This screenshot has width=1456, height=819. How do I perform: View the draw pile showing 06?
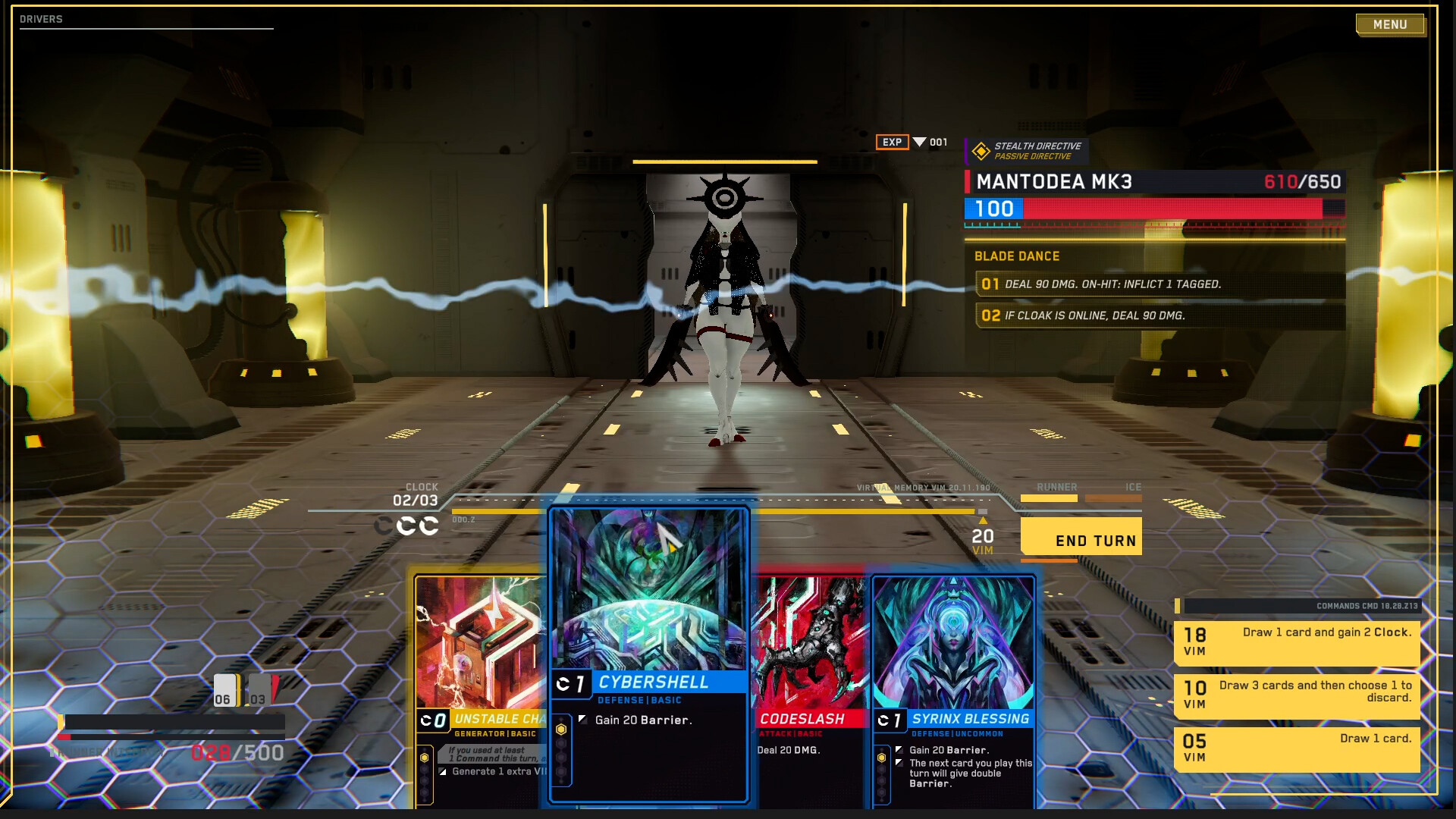pyautogui.click(x=225, y=691)
